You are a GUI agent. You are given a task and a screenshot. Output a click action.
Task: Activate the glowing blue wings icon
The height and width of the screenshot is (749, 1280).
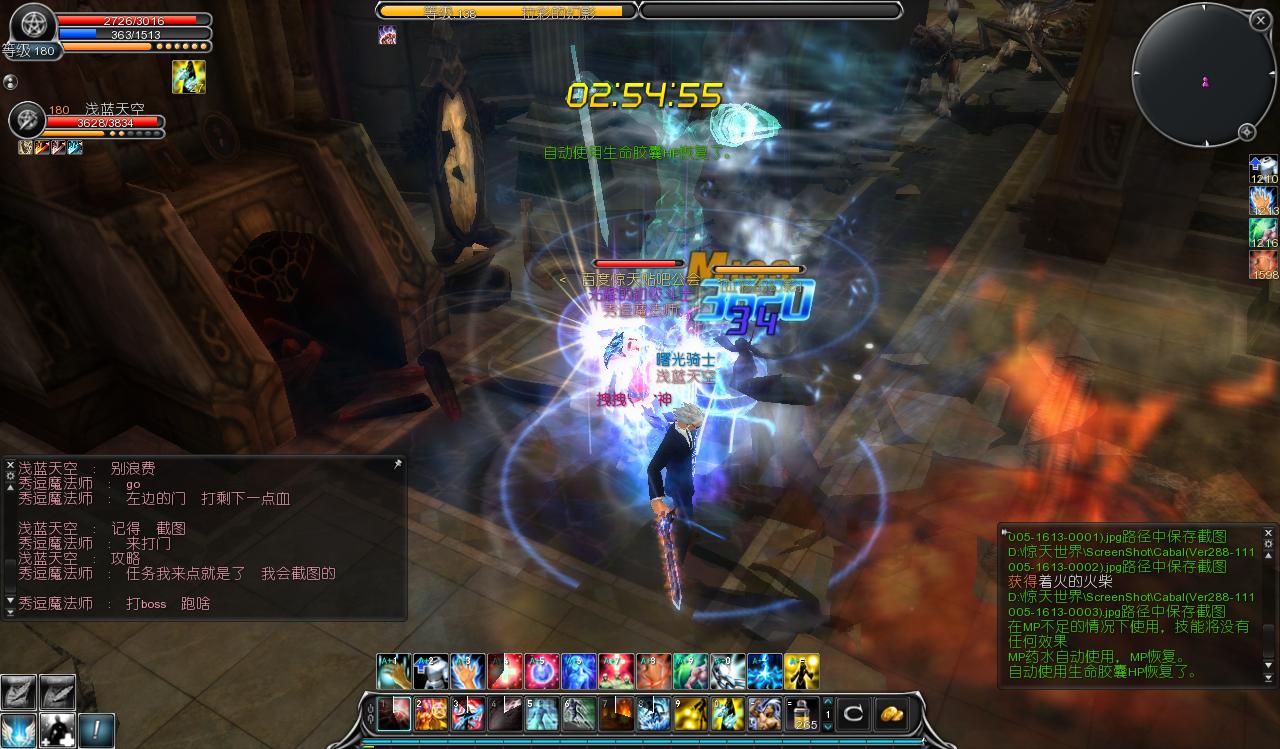18,730
